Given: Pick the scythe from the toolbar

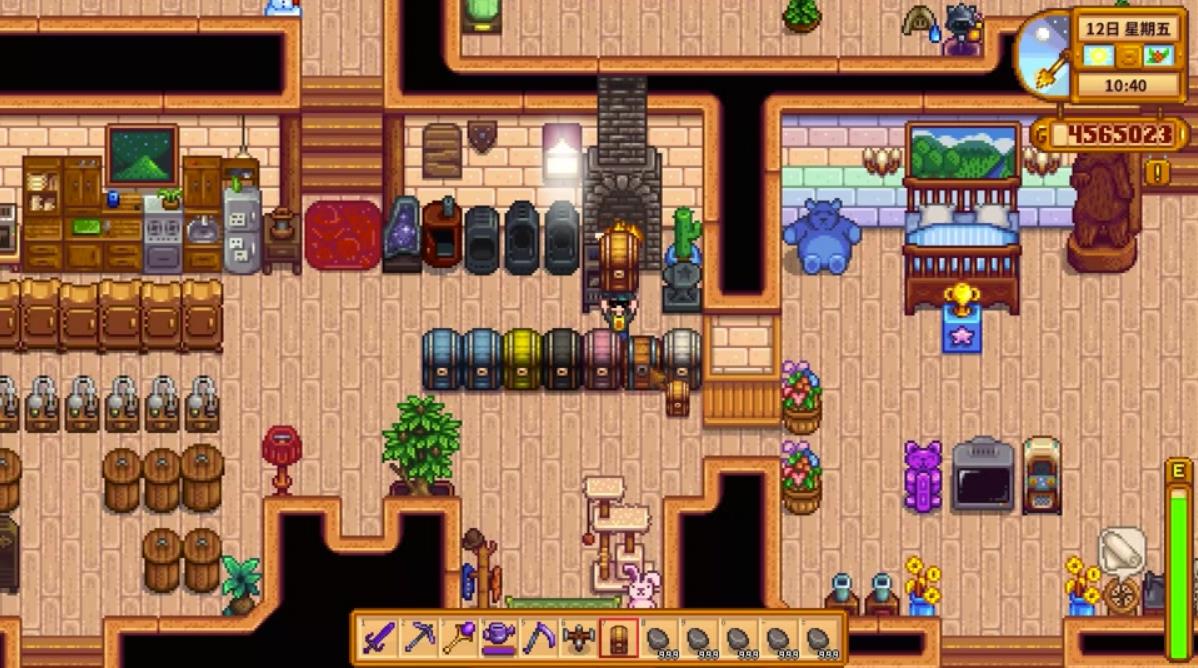Looking at the screenshot, I should coord(539,637).
